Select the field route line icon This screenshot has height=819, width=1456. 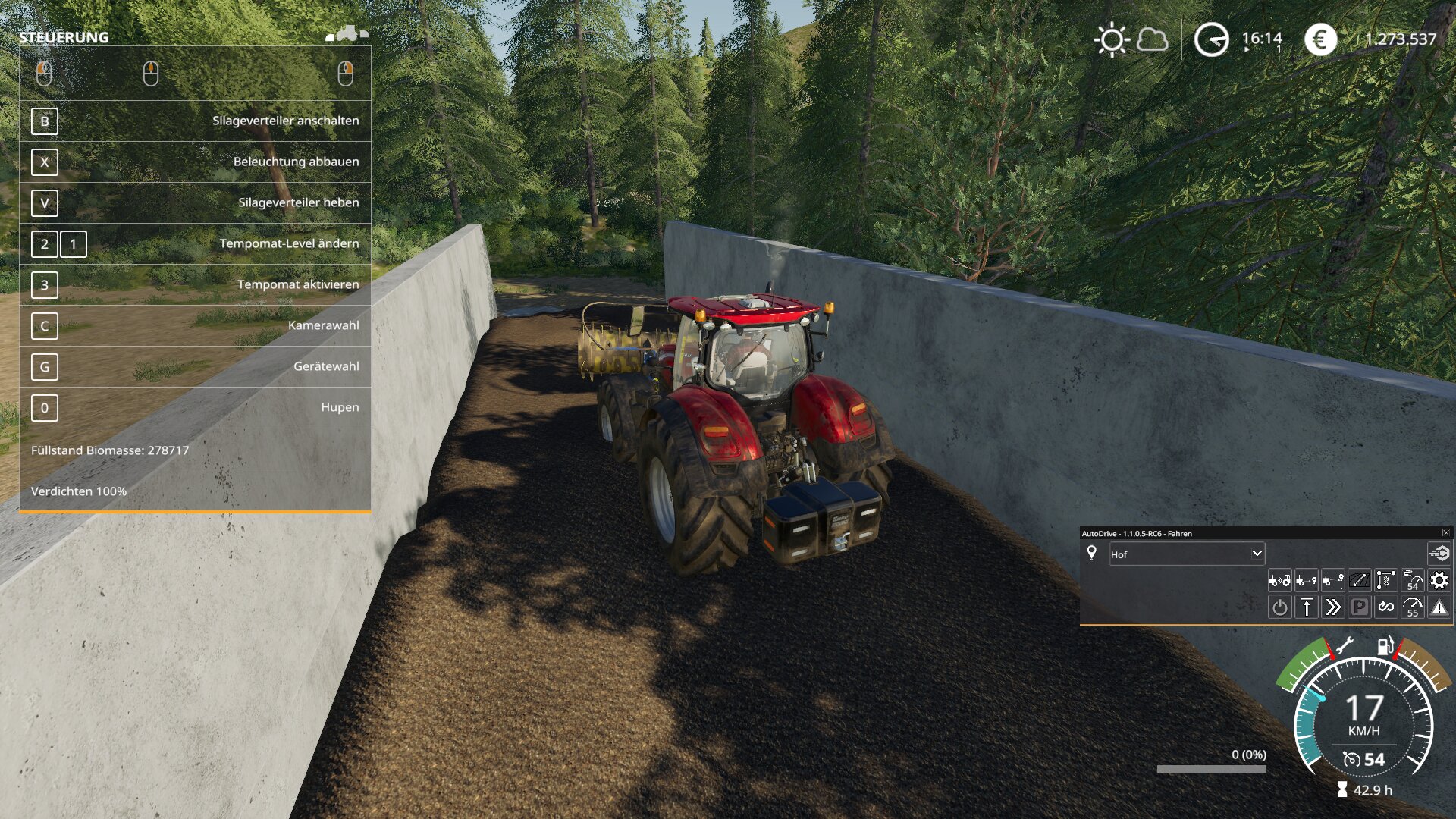click(1359, 581)
